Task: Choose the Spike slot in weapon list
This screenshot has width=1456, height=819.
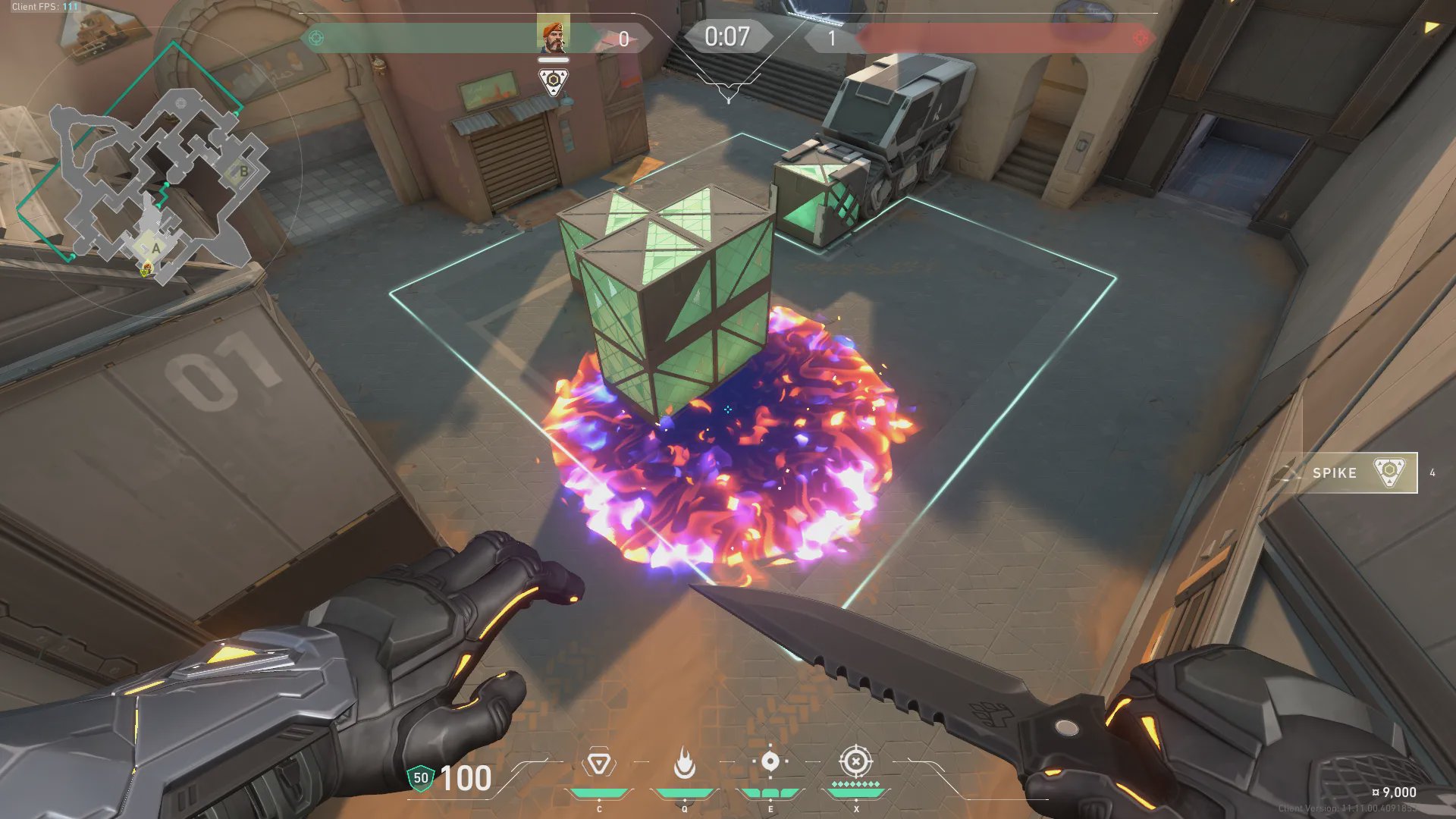Action: coord(1348,472)
